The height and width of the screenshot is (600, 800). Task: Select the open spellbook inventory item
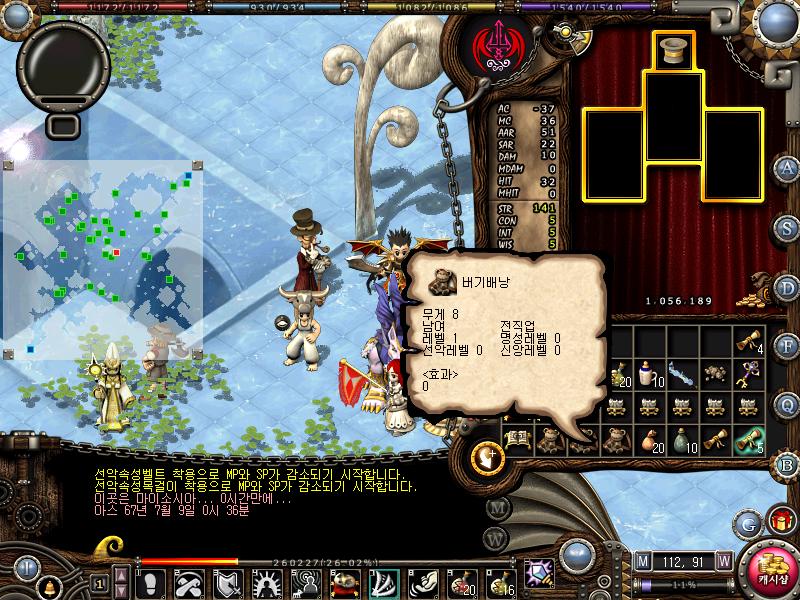(x=517, y=440)
